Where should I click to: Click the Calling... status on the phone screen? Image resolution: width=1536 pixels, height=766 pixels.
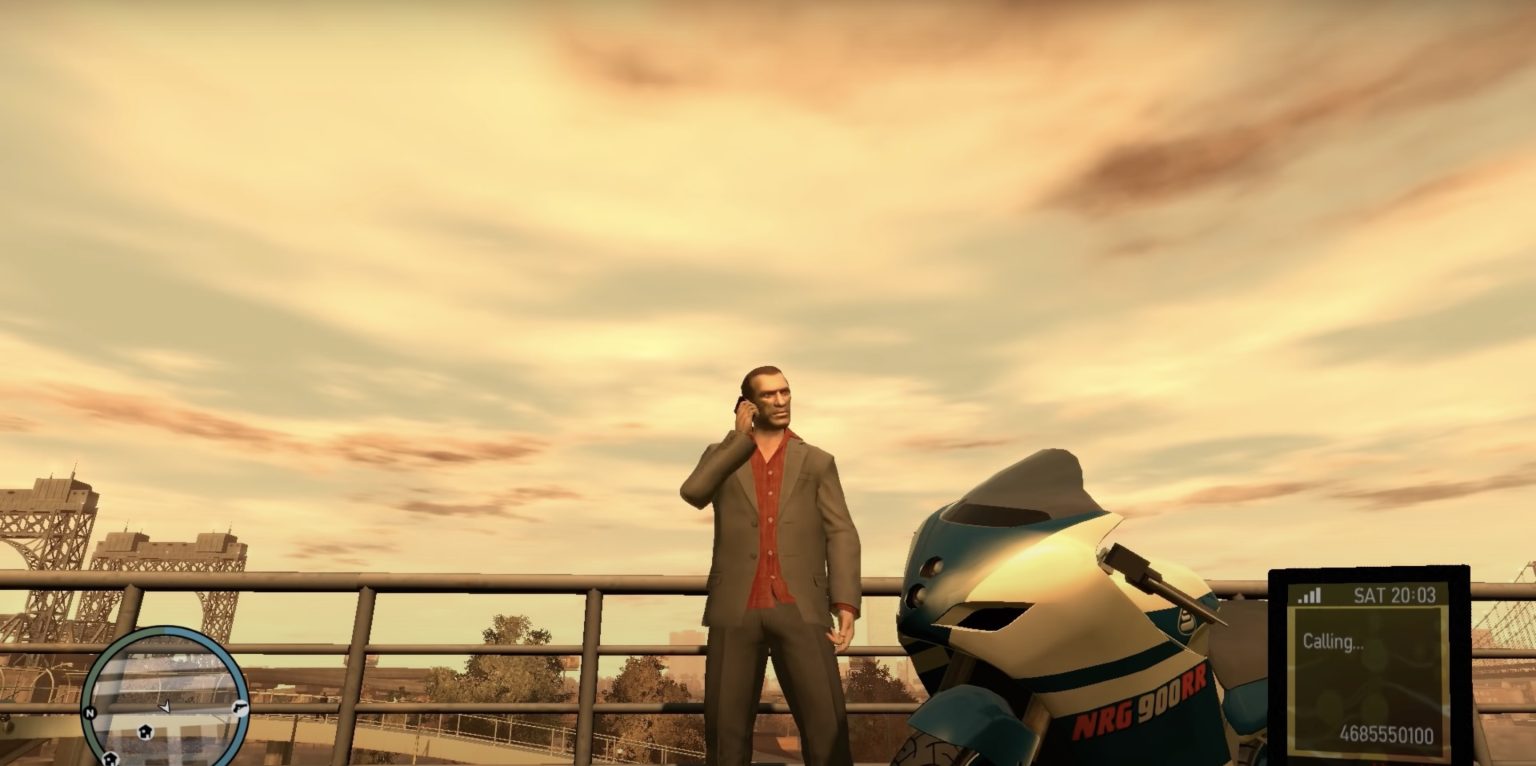click(1333, 641)
